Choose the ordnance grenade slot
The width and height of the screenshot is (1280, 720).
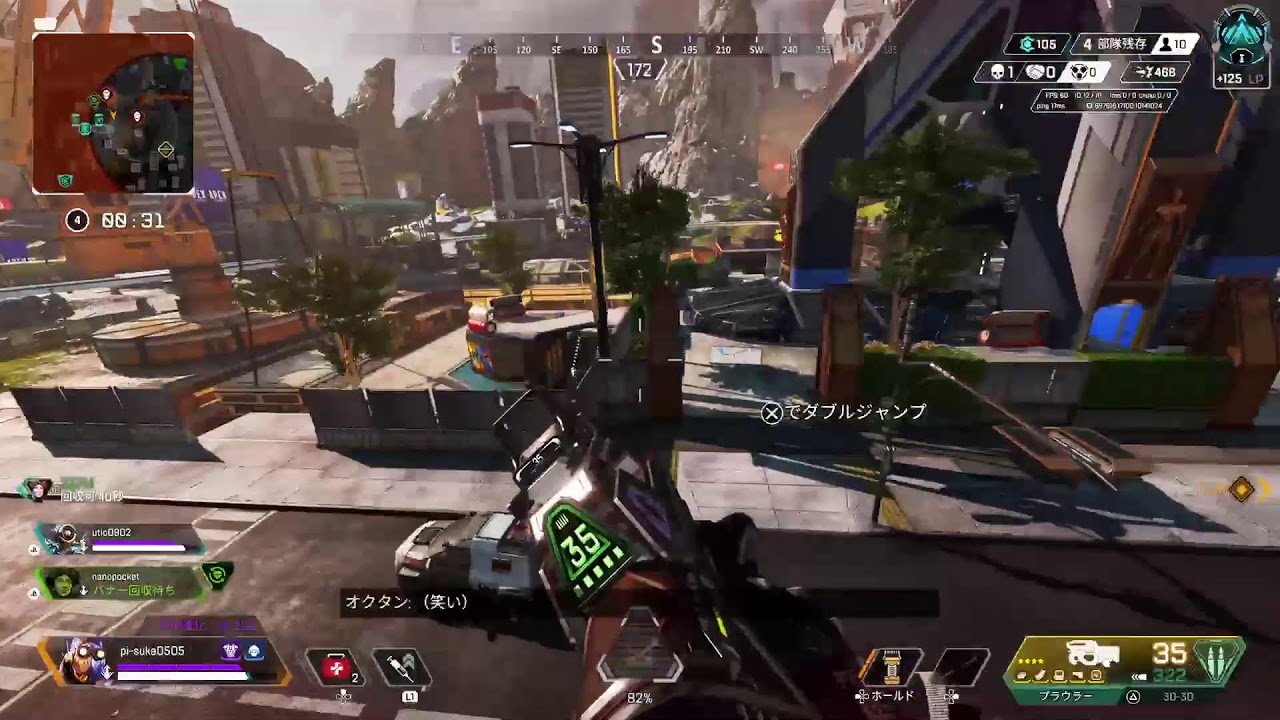[960, 667]
